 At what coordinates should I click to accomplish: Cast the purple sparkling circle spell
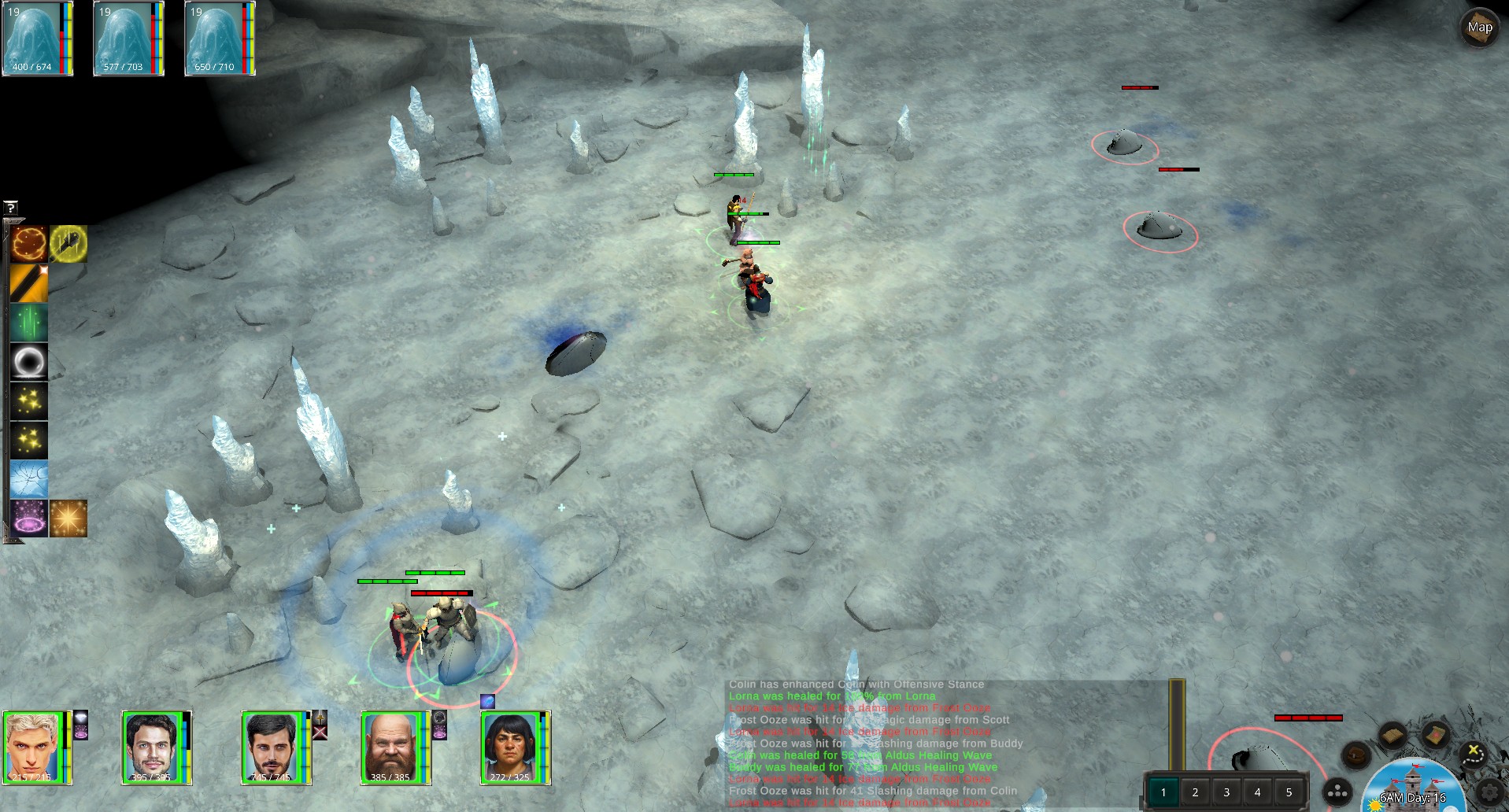tap(29, 519)
